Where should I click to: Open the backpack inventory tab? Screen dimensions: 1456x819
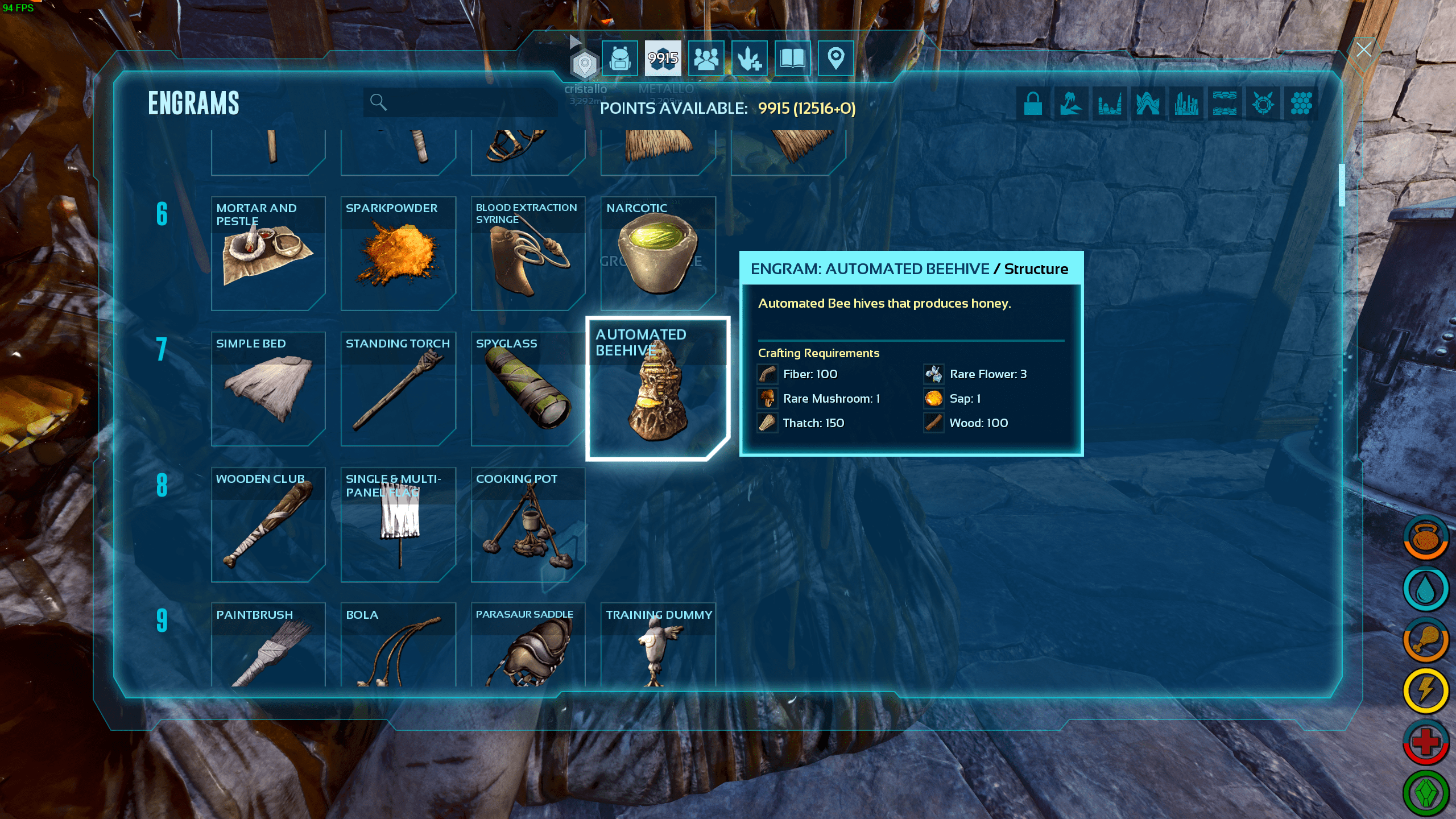pyautogui.click(x=619, y=58)
